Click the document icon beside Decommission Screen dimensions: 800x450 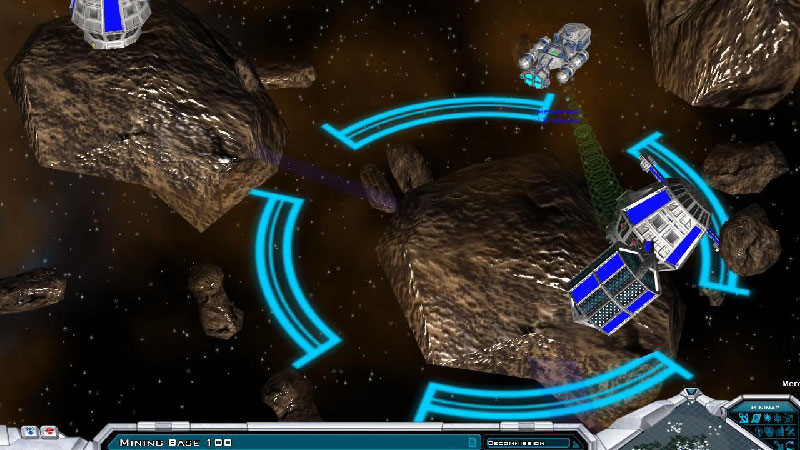pyautogui.click(x=471, y=441)
